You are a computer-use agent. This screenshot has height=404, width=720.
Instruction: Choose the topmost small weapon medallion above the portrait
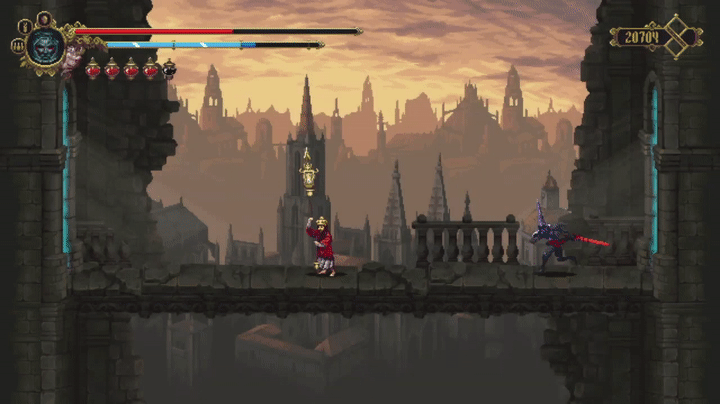pyautogui.click(x=45, y=18)
